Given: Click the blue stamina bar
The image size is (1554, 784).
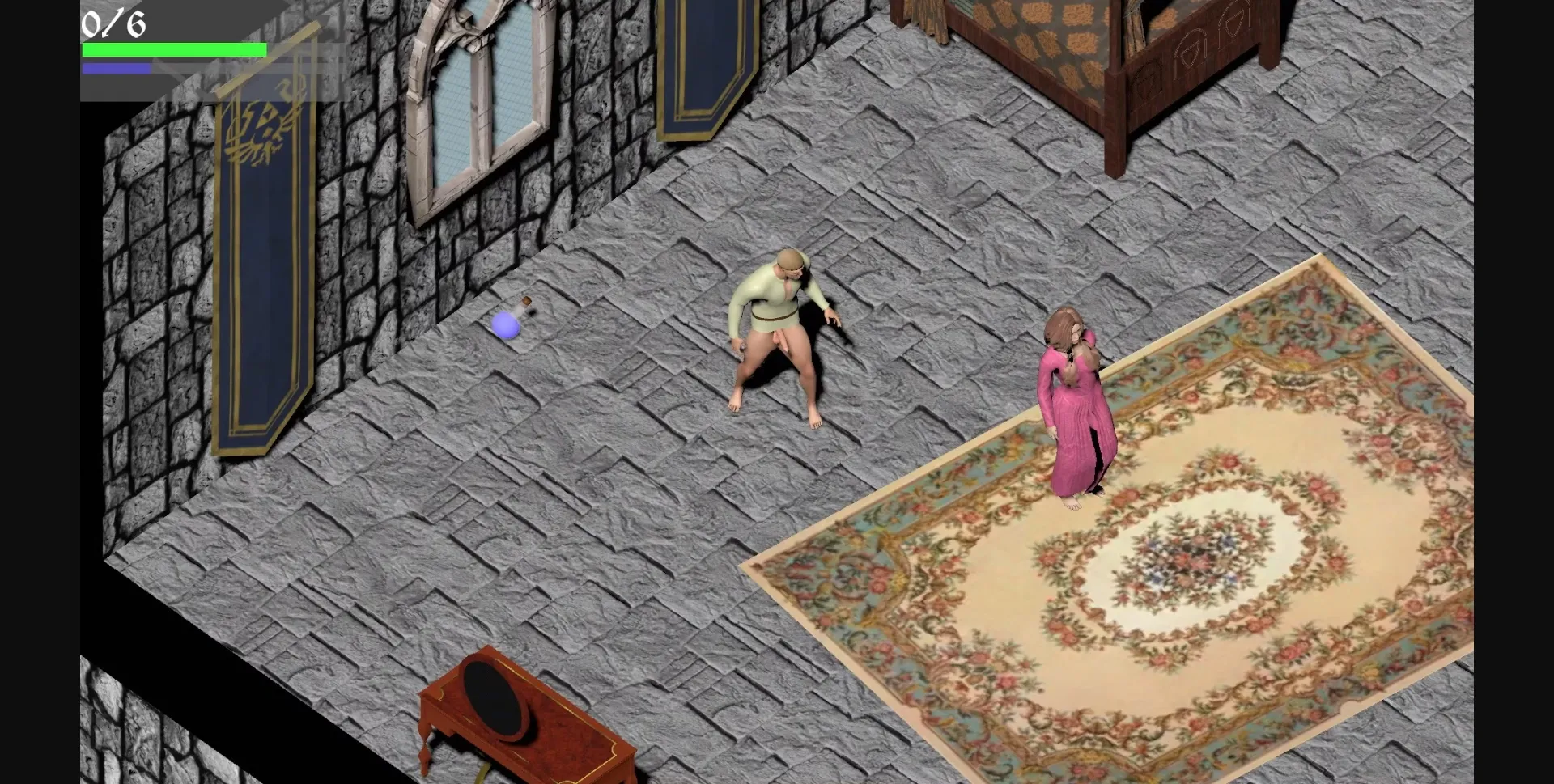Looking at the screenshot, I should tap(116, 68).
